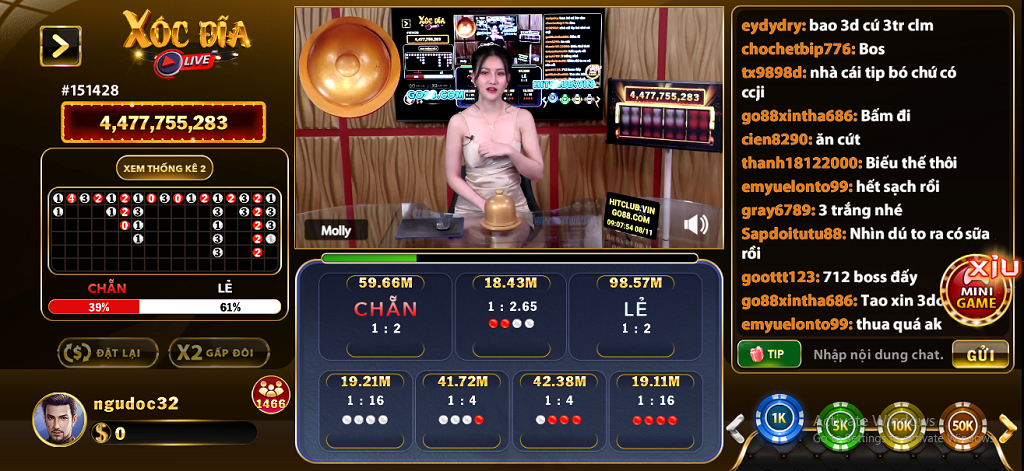The height and width of the screenshot is (471, 1024).
Task: Expand the yellow arrow menu button
Action: click(x=60, y=45)
